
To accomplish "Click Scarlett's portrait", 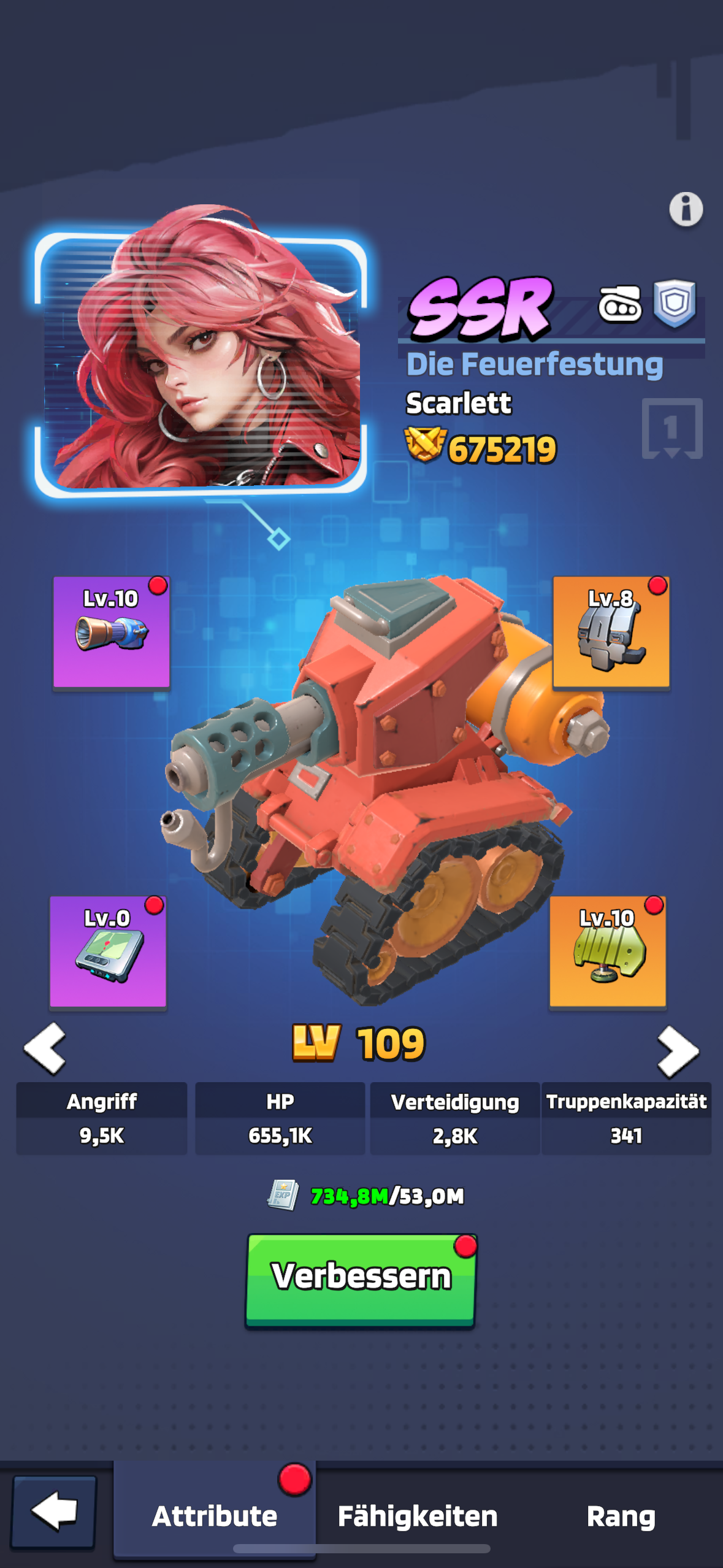I will pyautogui.click(x=202, y=362).
